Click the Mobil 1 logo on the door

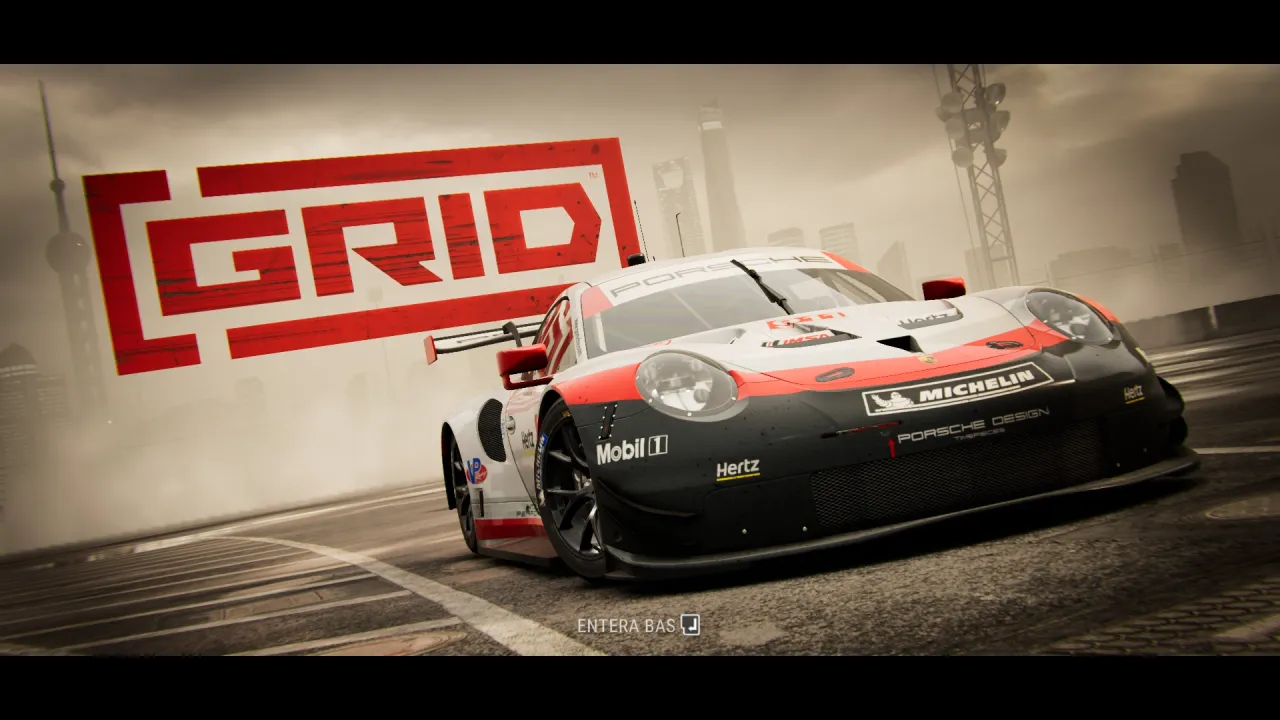(x=631, y=452)
